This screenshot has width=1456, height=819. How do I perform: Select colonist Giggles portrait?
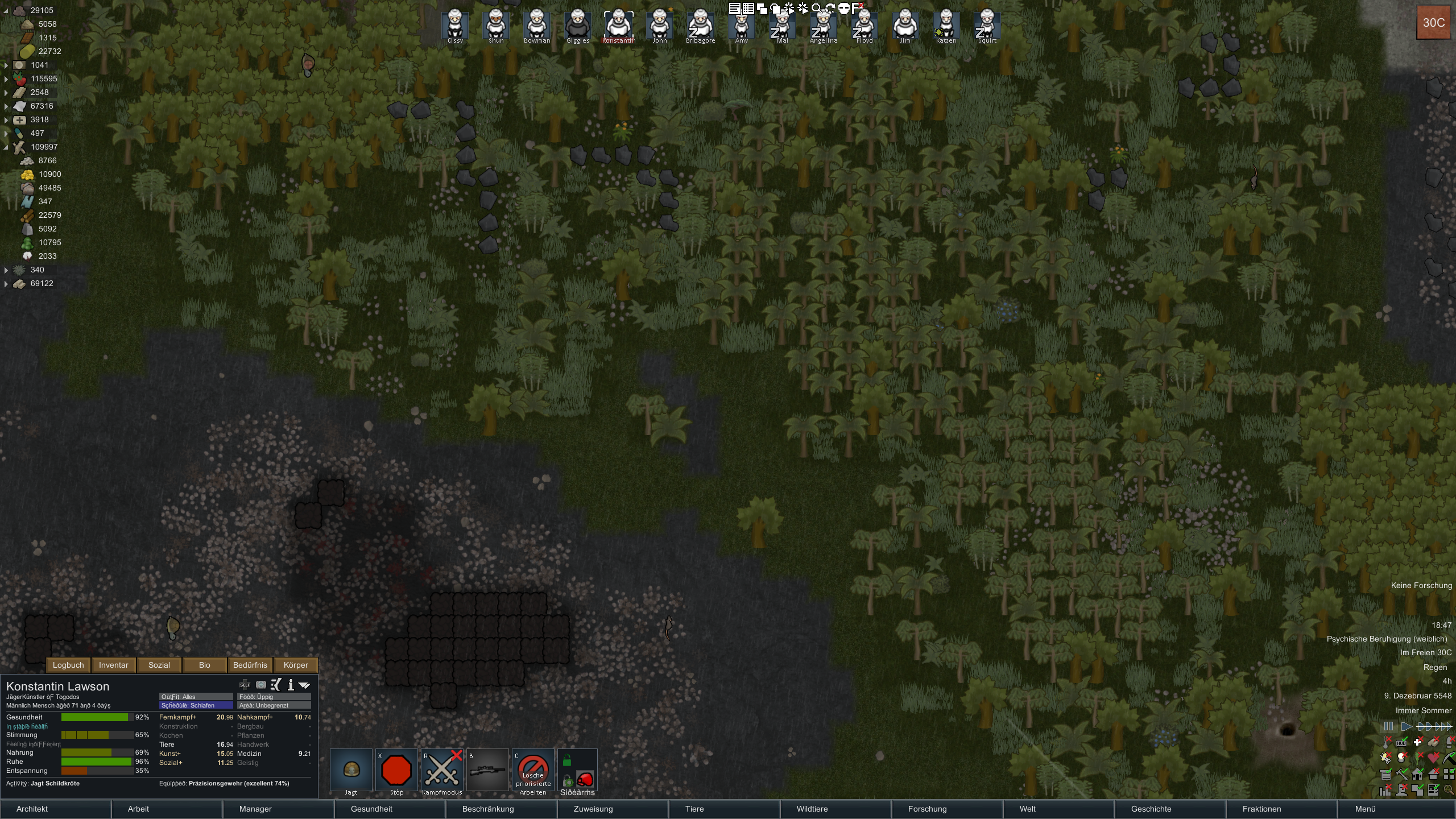tap(578, 25)
